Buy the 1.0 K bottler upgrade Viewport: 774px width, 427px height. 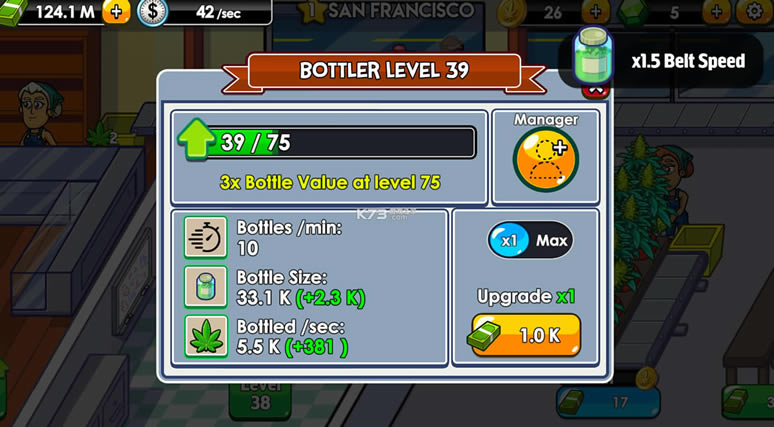tap(526, 335)
